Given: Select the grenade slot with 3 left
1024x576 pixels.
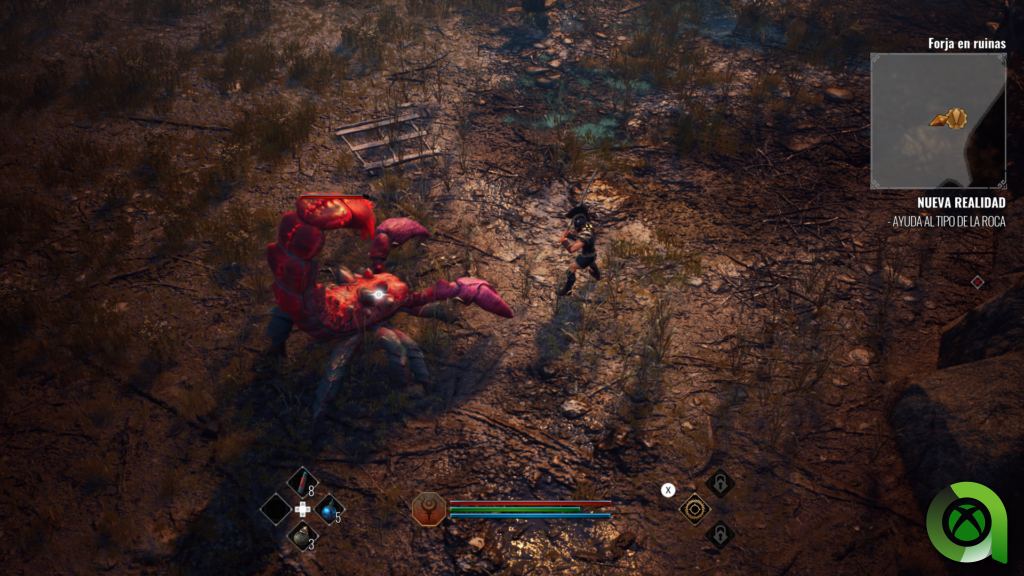Looking at the screenshot, I should click(x=302, y=536).
